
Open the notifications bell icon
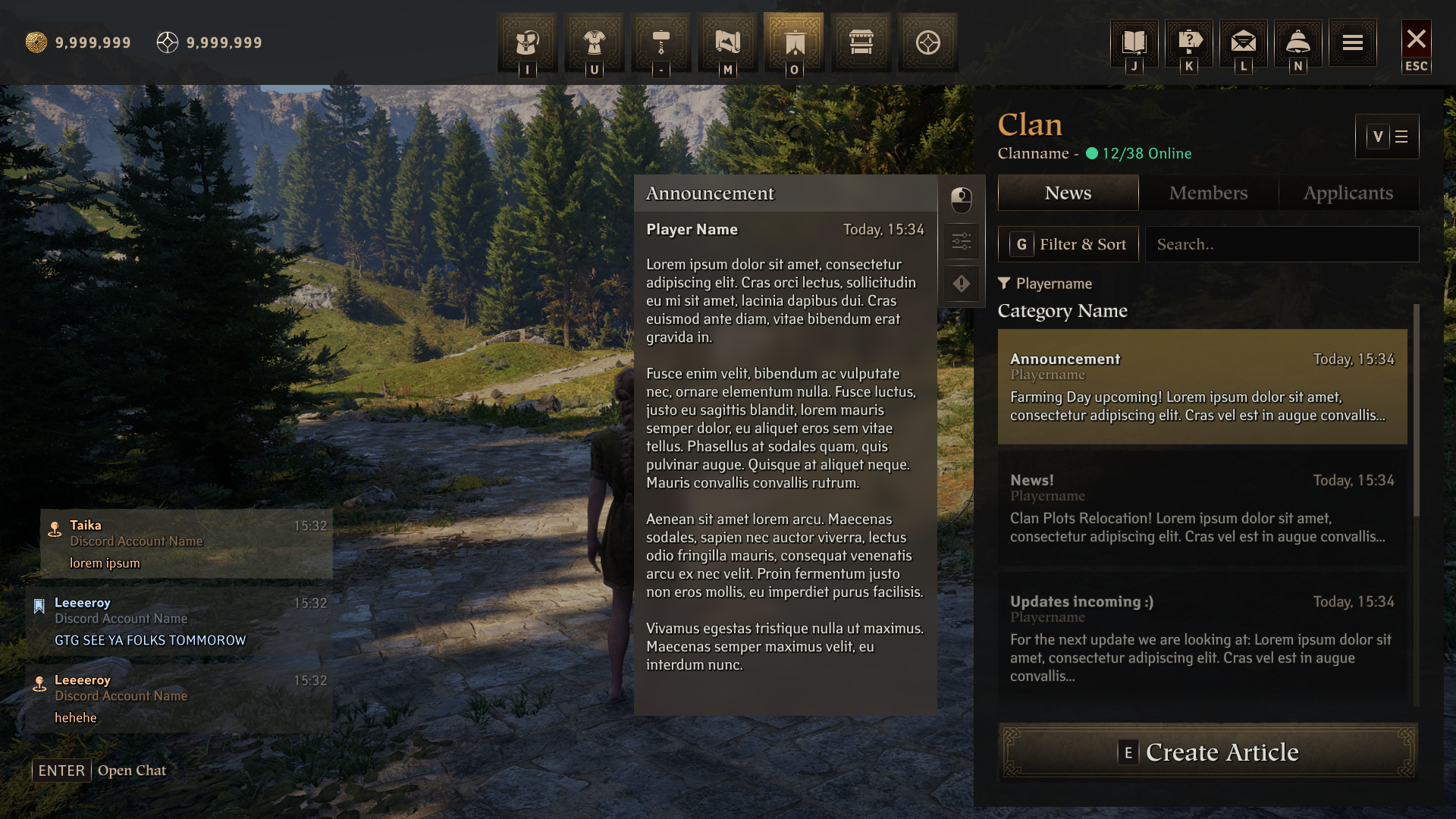coord(1298,42)
